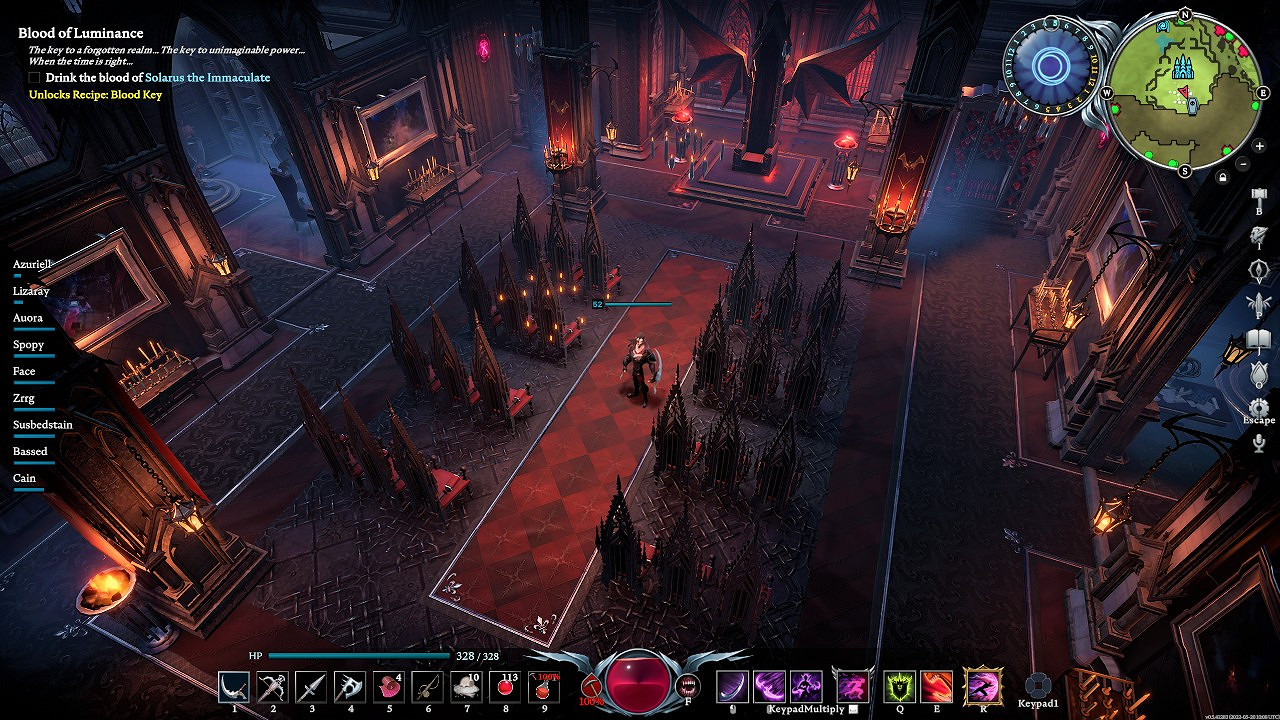
Task: Open the circular minimap
Action: 1185,92
